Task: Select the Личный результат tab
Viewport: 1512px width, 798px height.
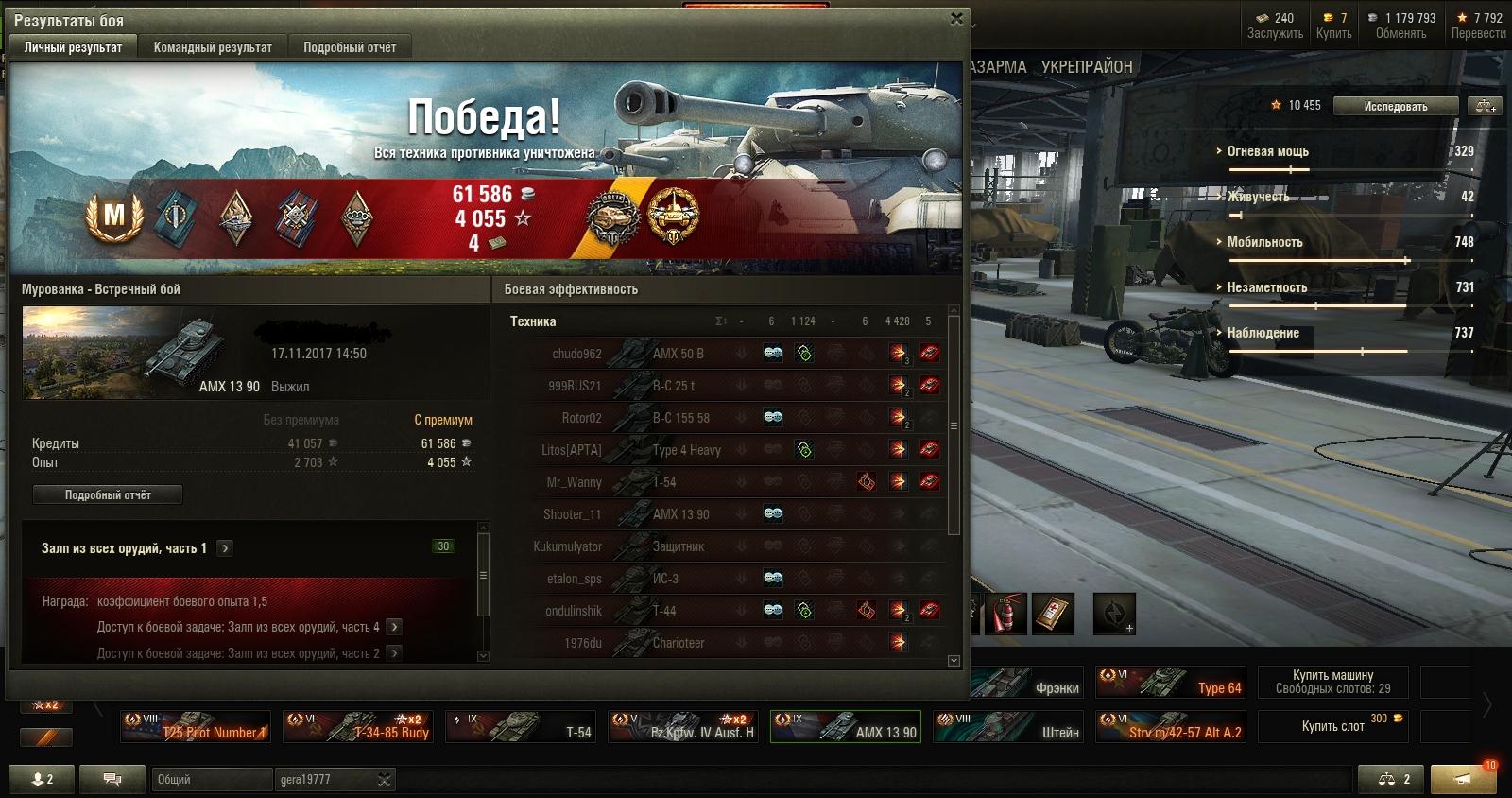Action: [73, 47]
